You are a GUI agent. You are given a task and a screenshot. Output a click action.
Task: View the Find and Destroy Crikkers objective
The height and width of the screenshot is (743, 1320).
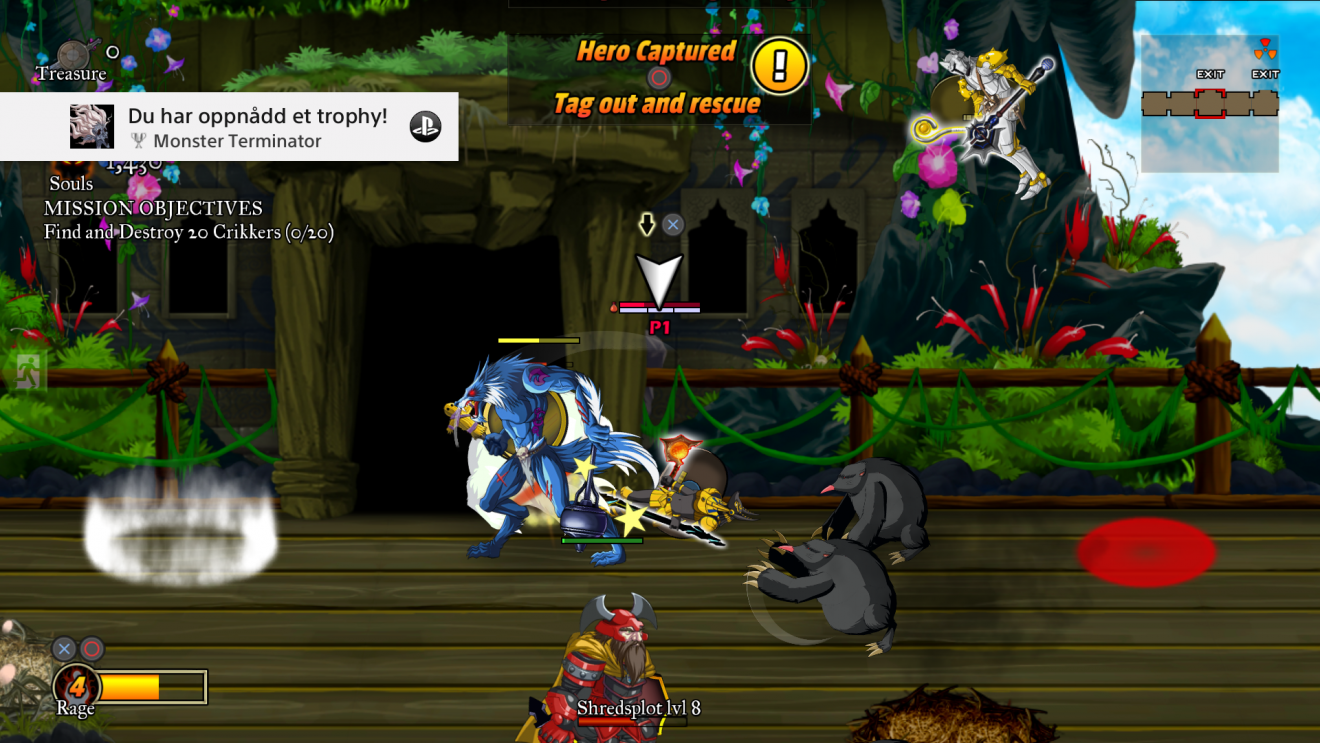pos(188,233)
